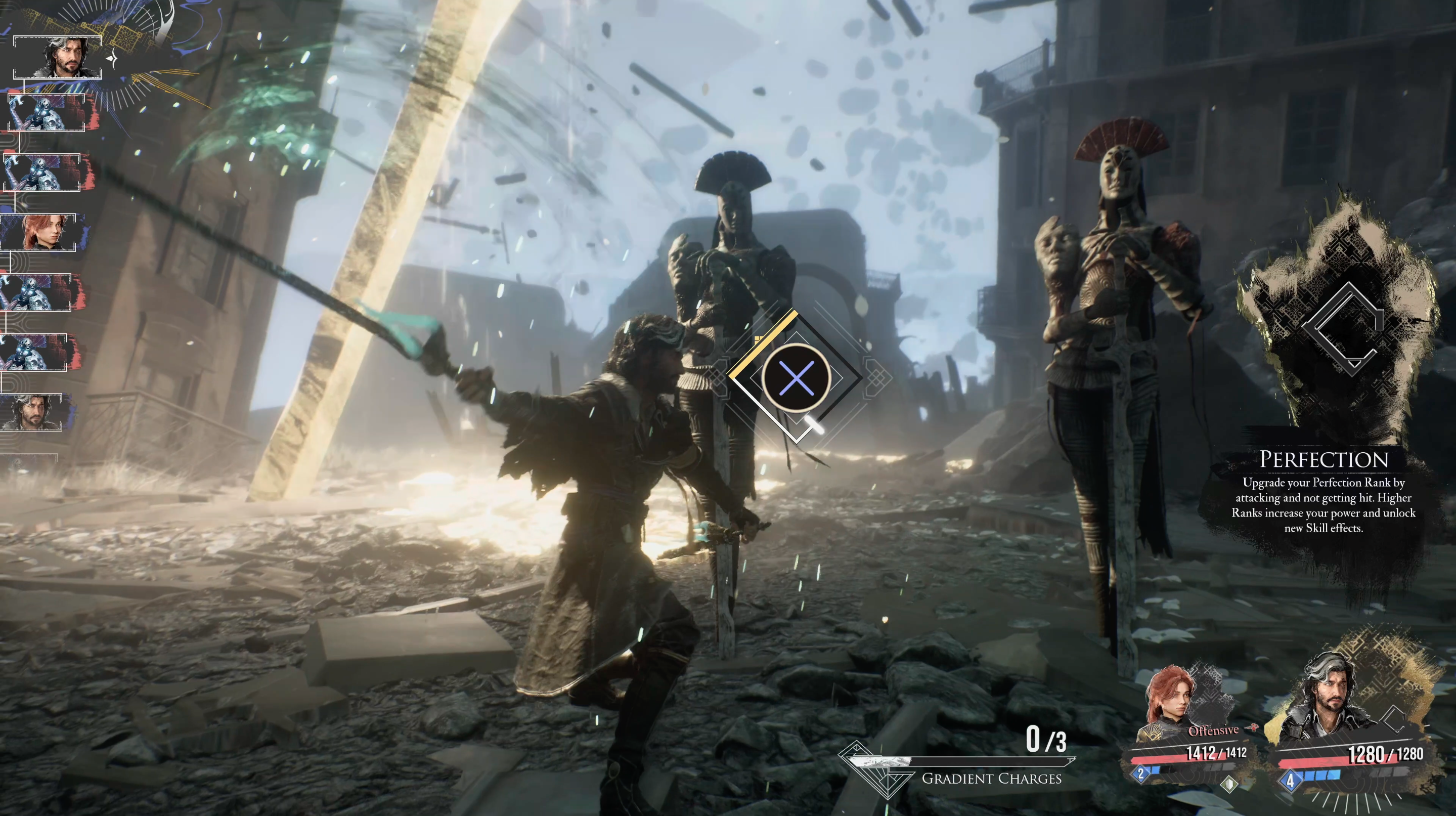
Task: Select Maelle's portrait in the turn order queue
Action: coord(39,232)
